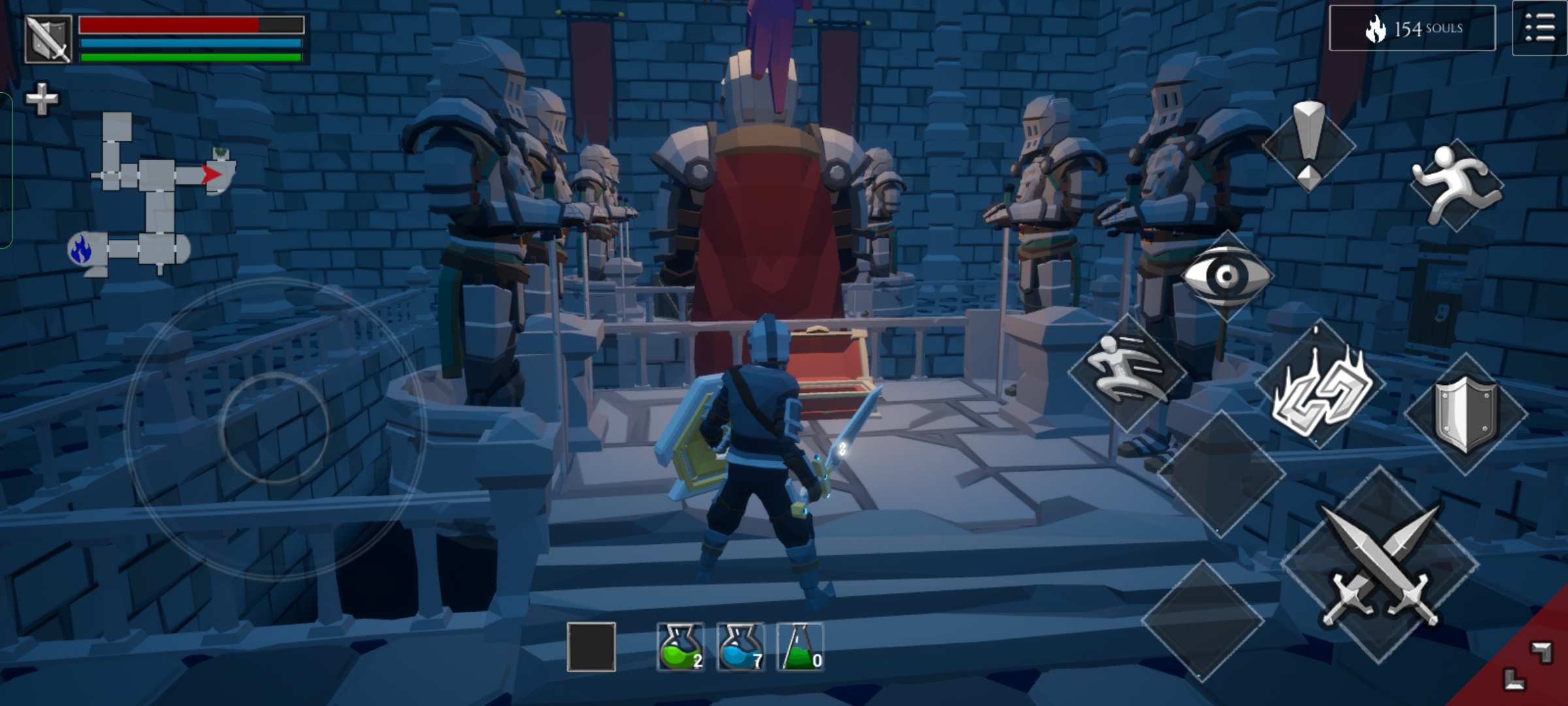Use the dash roll ability

tap(1127, 372)
